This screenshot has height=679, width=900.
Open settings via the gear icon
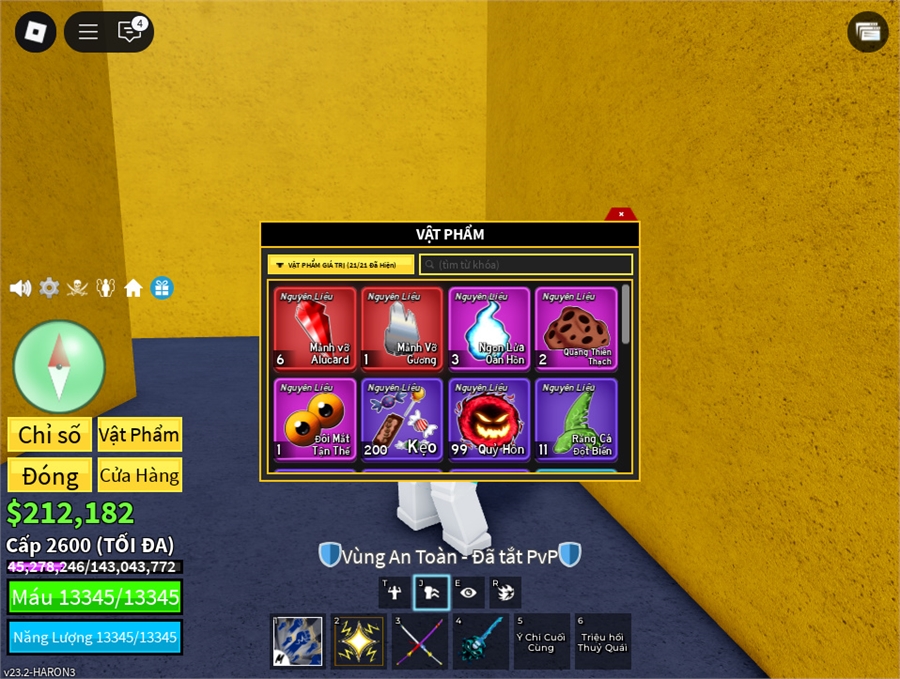tap(49, 288)
